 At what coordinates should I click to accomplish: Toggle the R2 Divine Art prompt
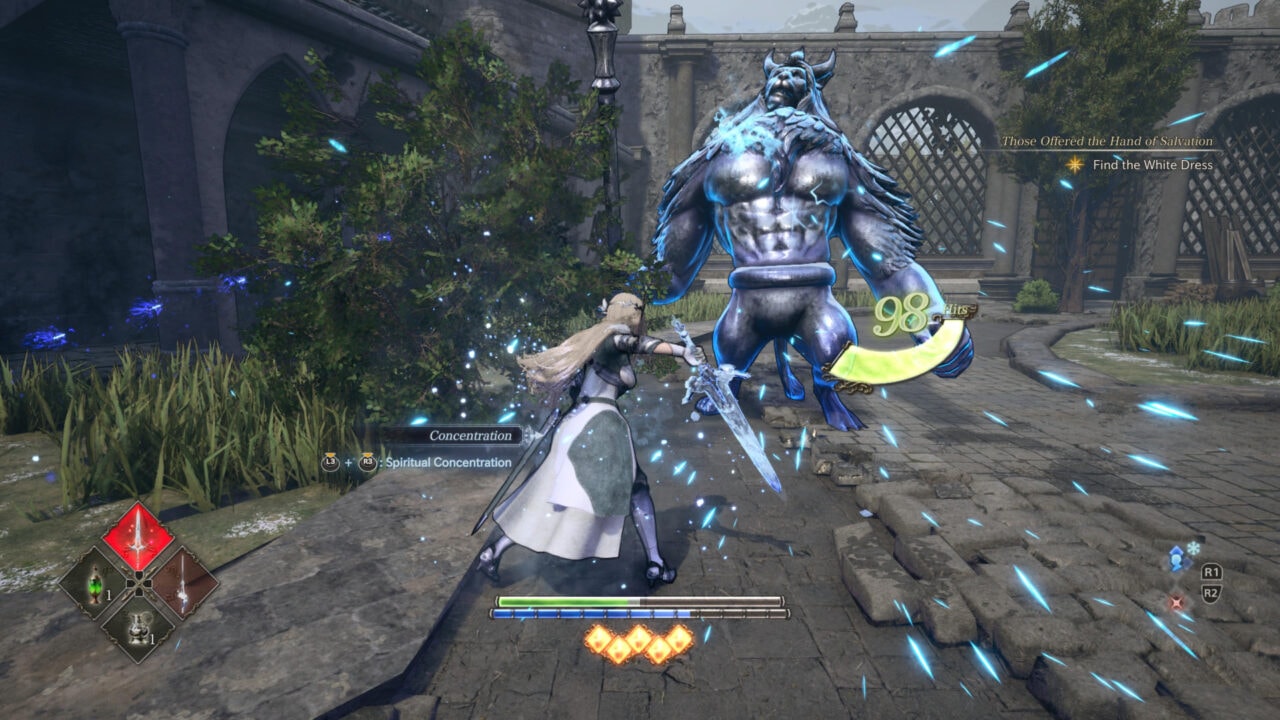pos(1211,591)
